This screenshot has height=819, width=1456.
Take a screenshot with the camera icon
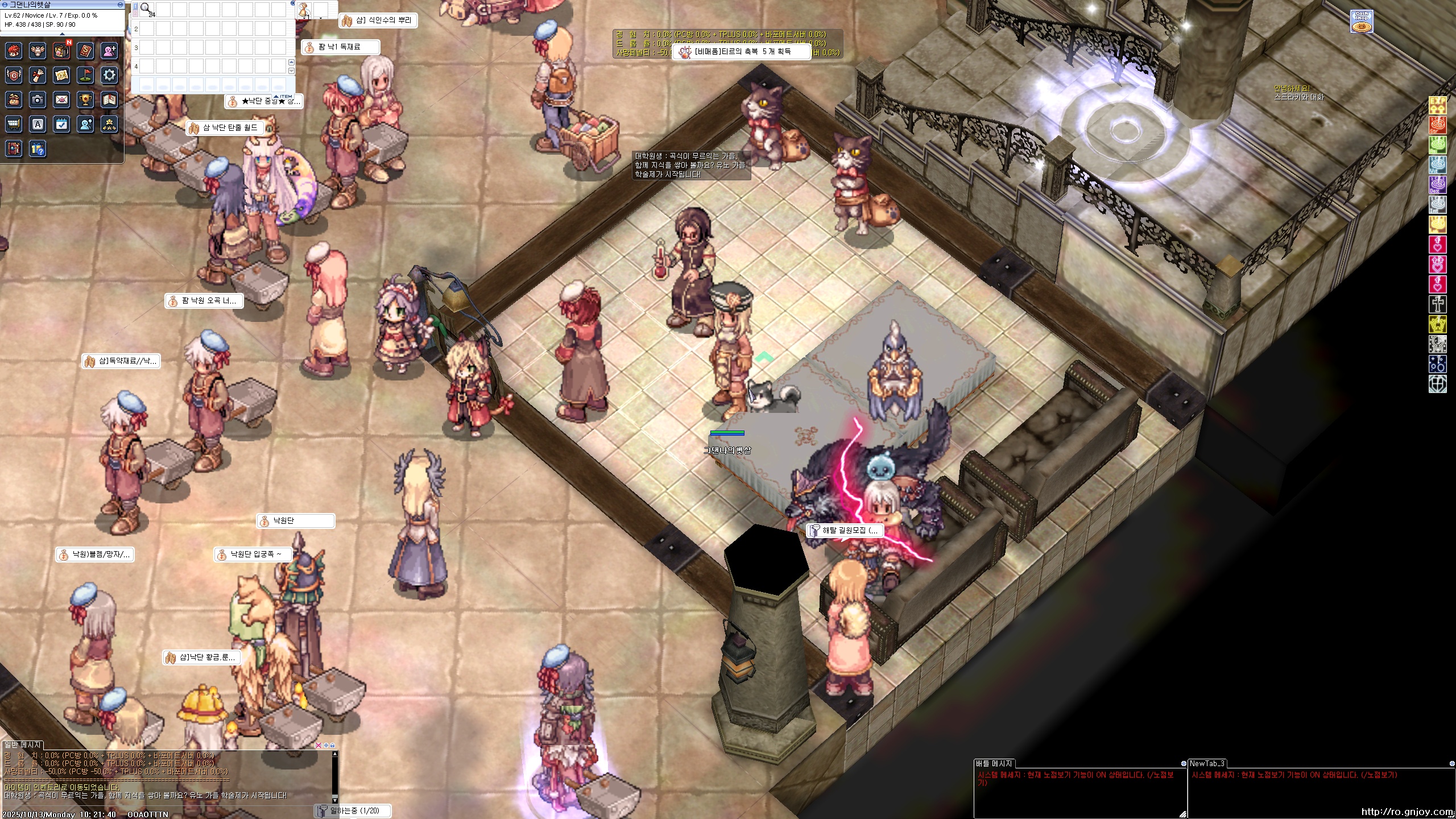(x=38, y=100)
